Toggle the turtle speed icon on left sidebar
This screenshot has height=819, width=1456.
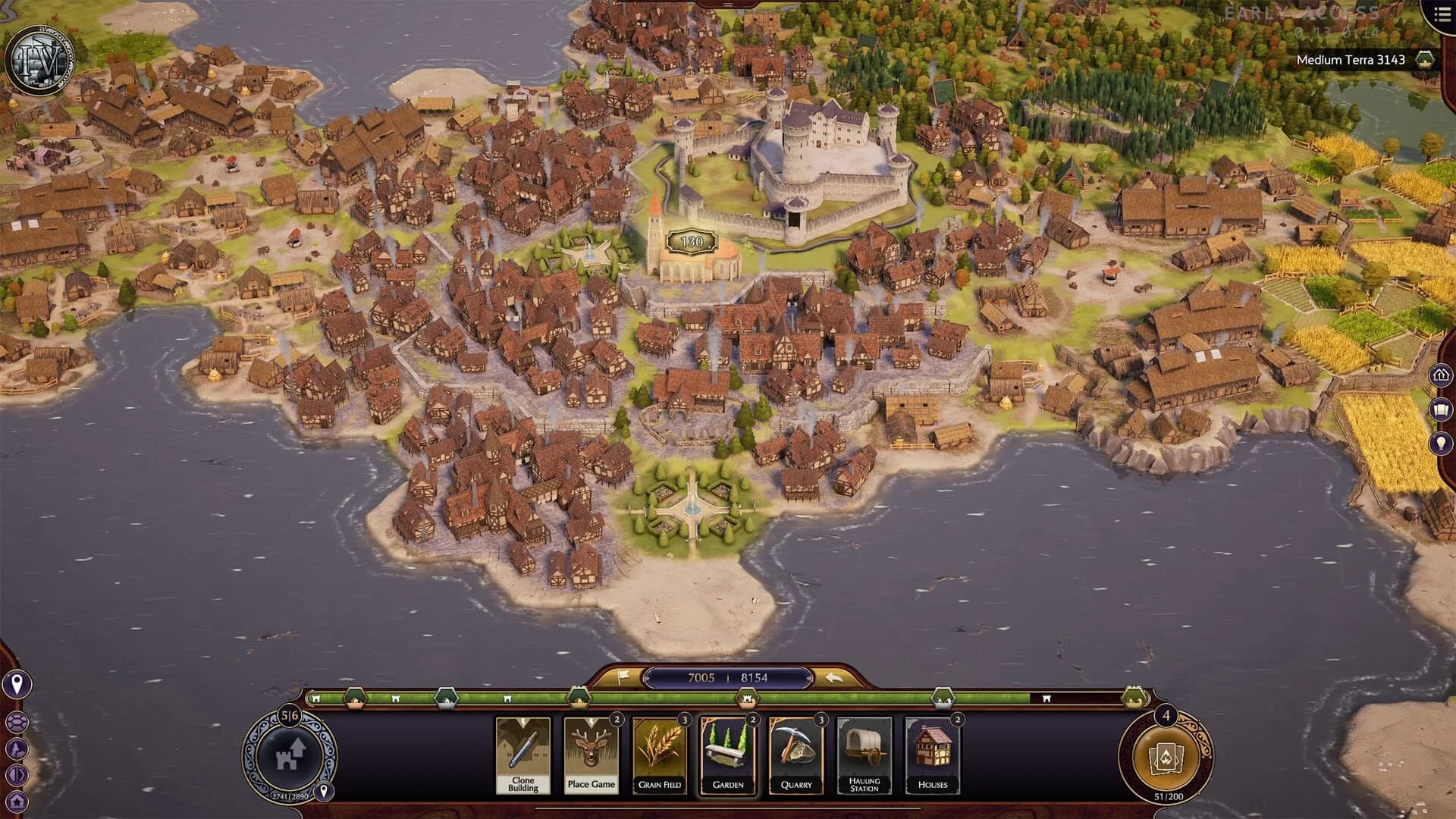(x=17, y=721)
